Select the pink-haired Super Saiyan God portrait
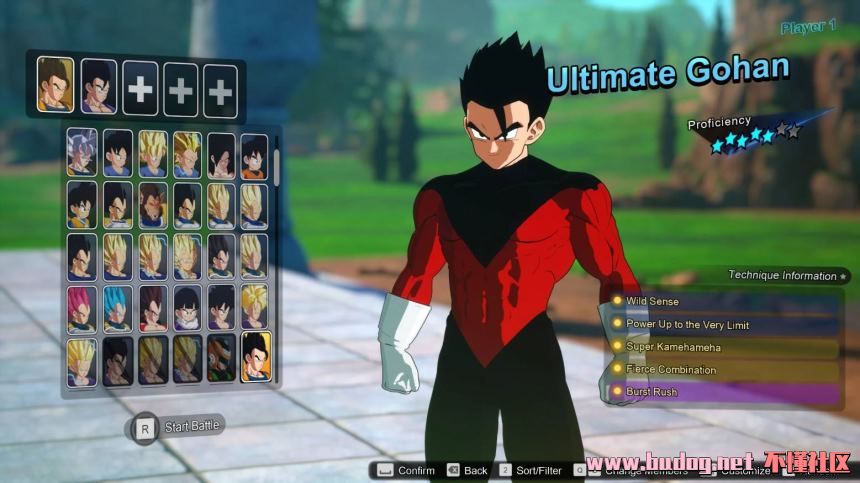The width and height of the screenshot is (860, 483). pos(82,308)
